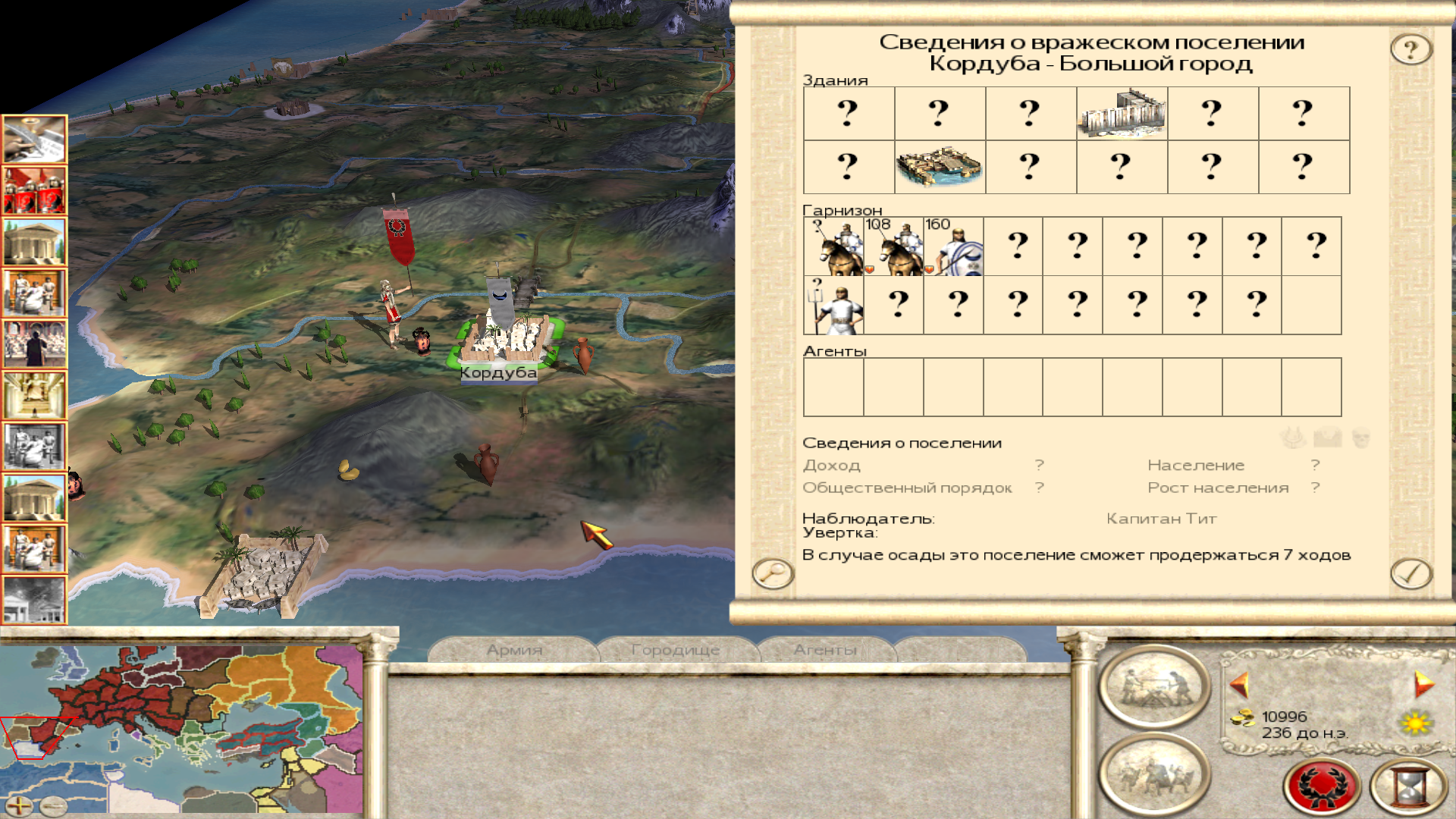Choose the garrison unit card showing 160

tap(953, 246)
